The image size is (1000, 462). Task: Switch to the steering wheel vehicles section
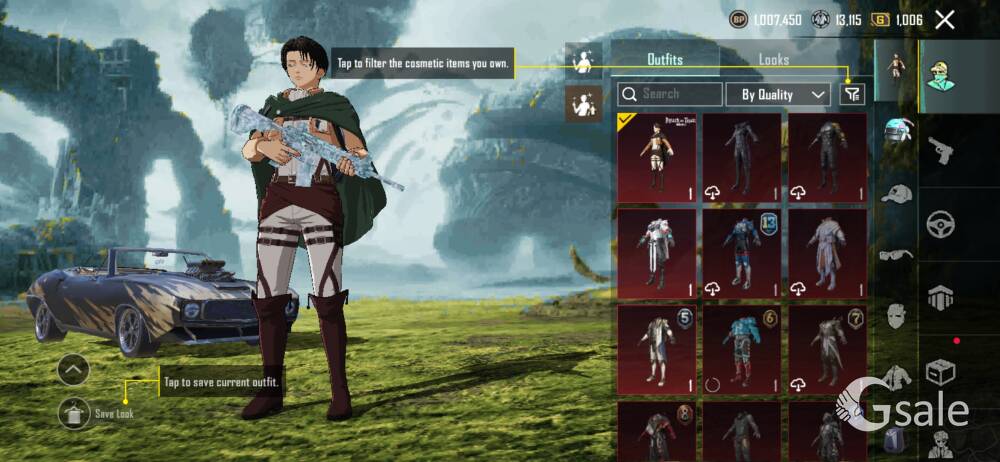(941, 223)
